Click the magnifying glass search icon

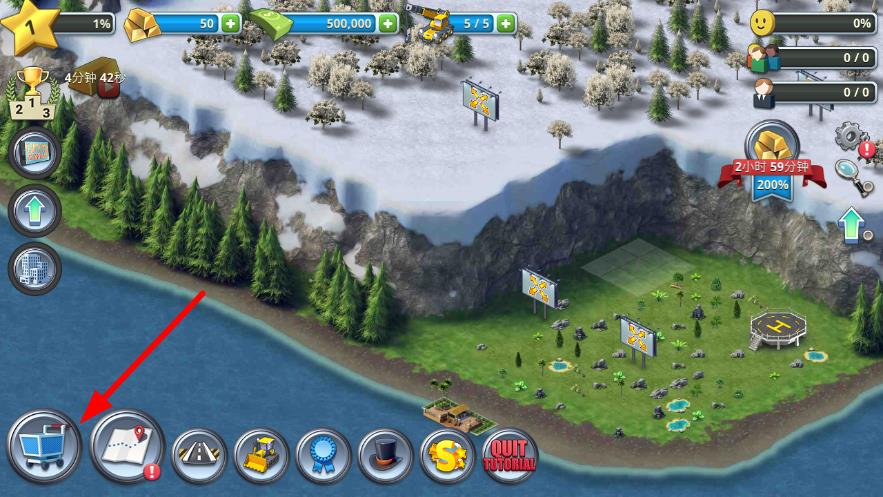[848, 173]
